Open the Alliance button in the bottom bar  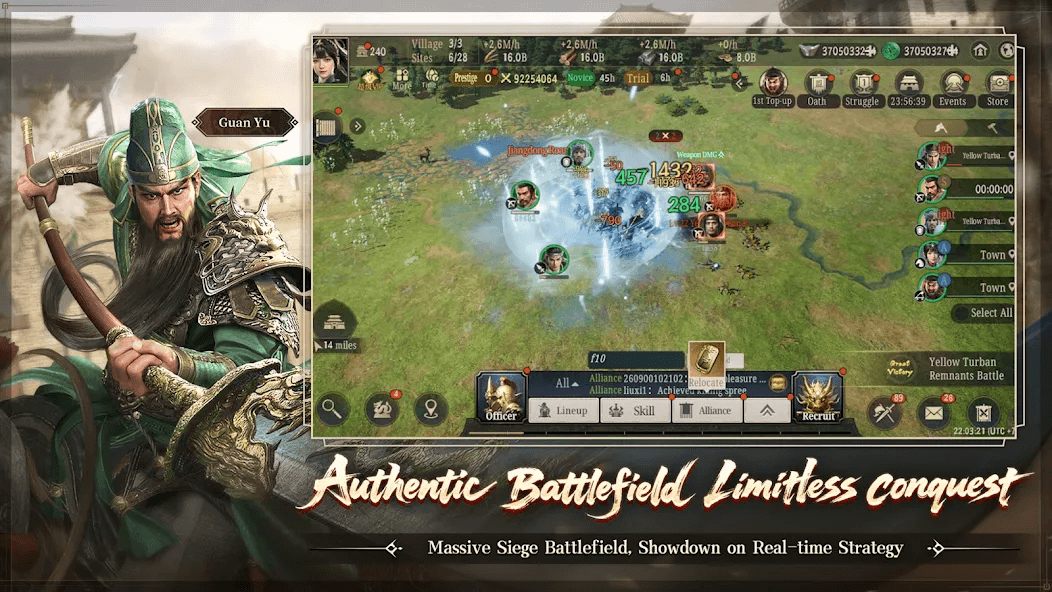click(x=706, y=410)
